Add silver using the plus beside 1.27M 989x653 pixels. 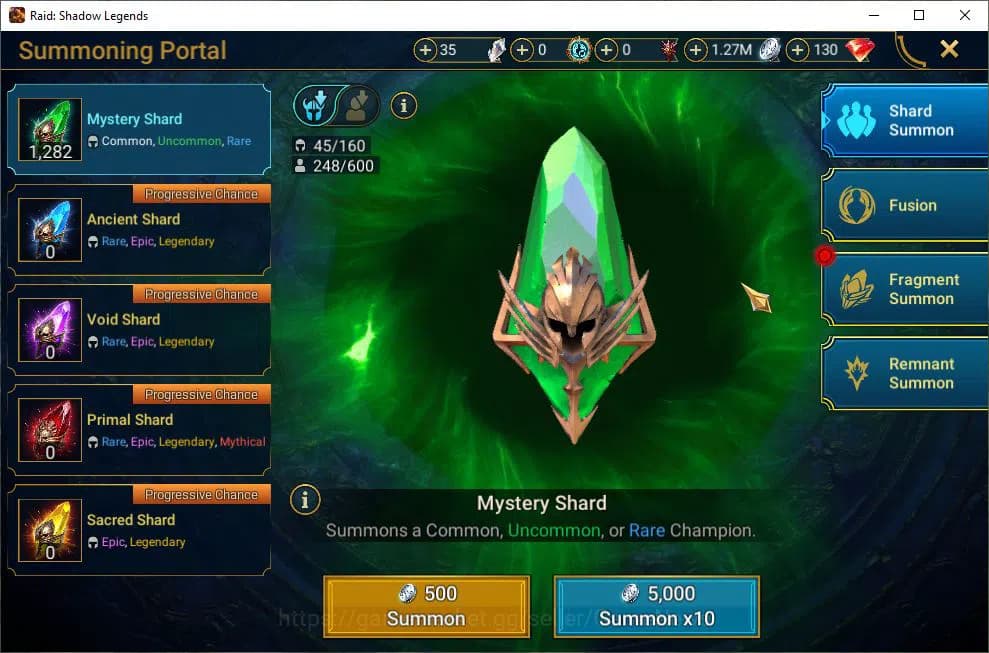pyautogui.click(x=695, y=50)
